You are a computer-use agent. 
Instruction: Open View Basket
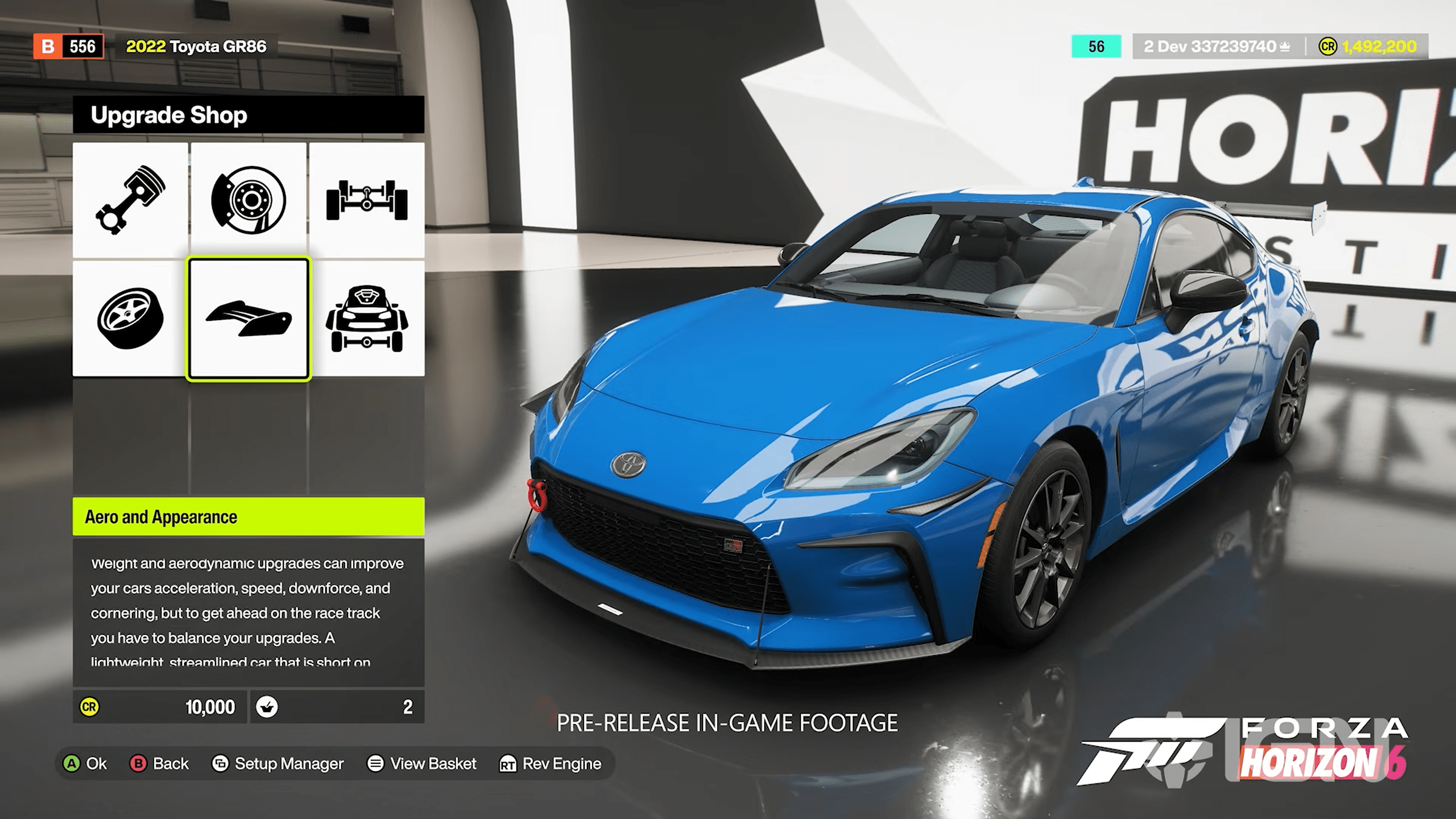(x=424, y=764)
